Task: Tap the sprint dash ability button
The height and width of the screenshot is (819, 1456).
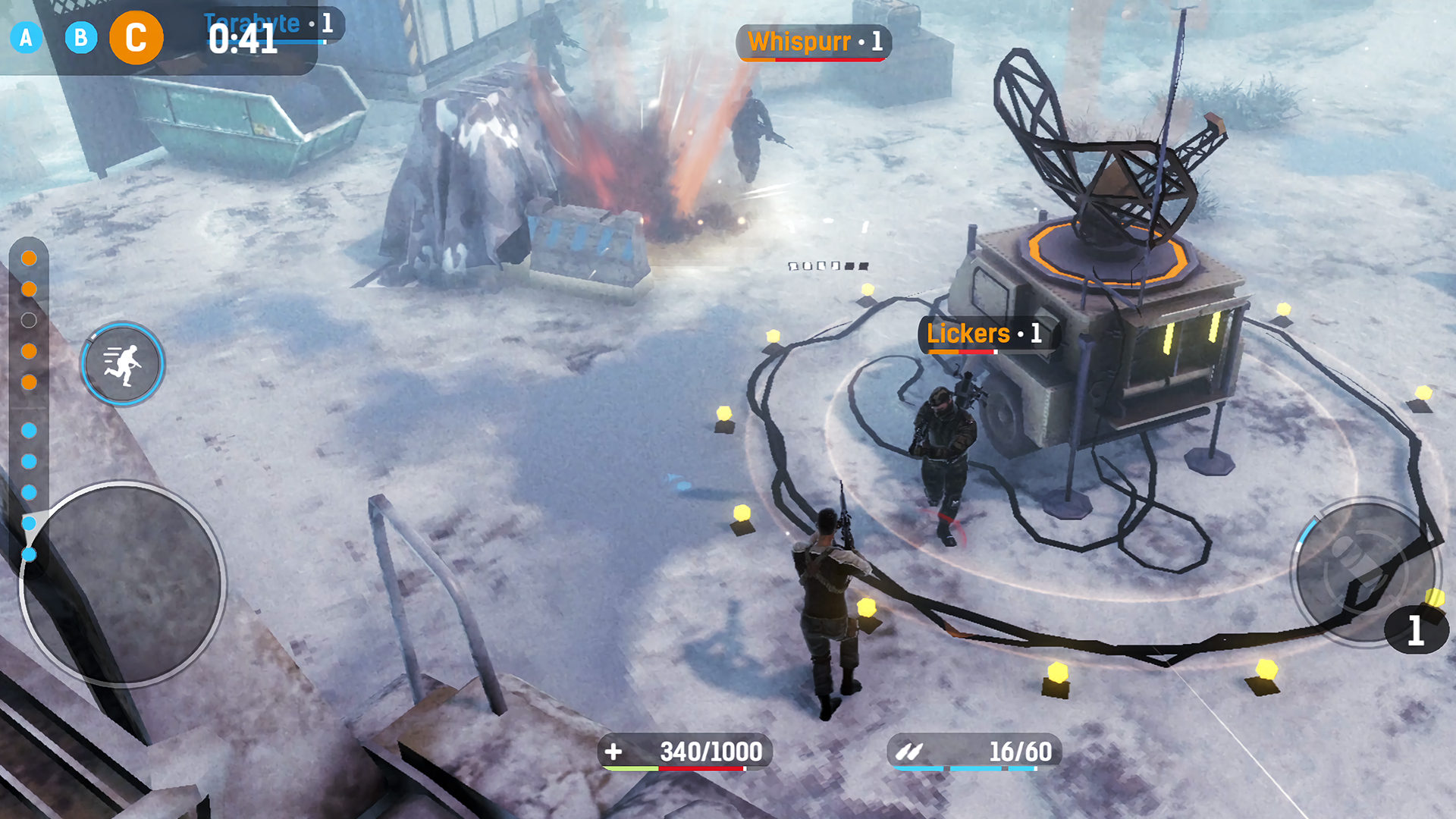Action: [123, 364]
